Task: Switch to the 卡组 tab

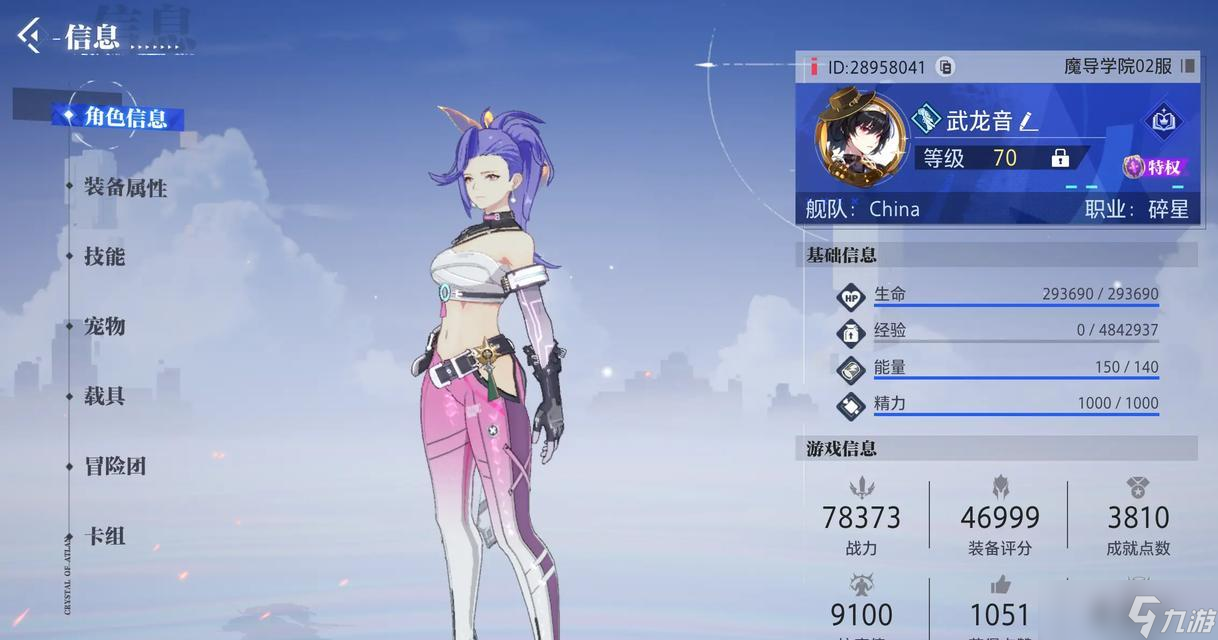Action: pyautogui.click(x=104, y=536)
